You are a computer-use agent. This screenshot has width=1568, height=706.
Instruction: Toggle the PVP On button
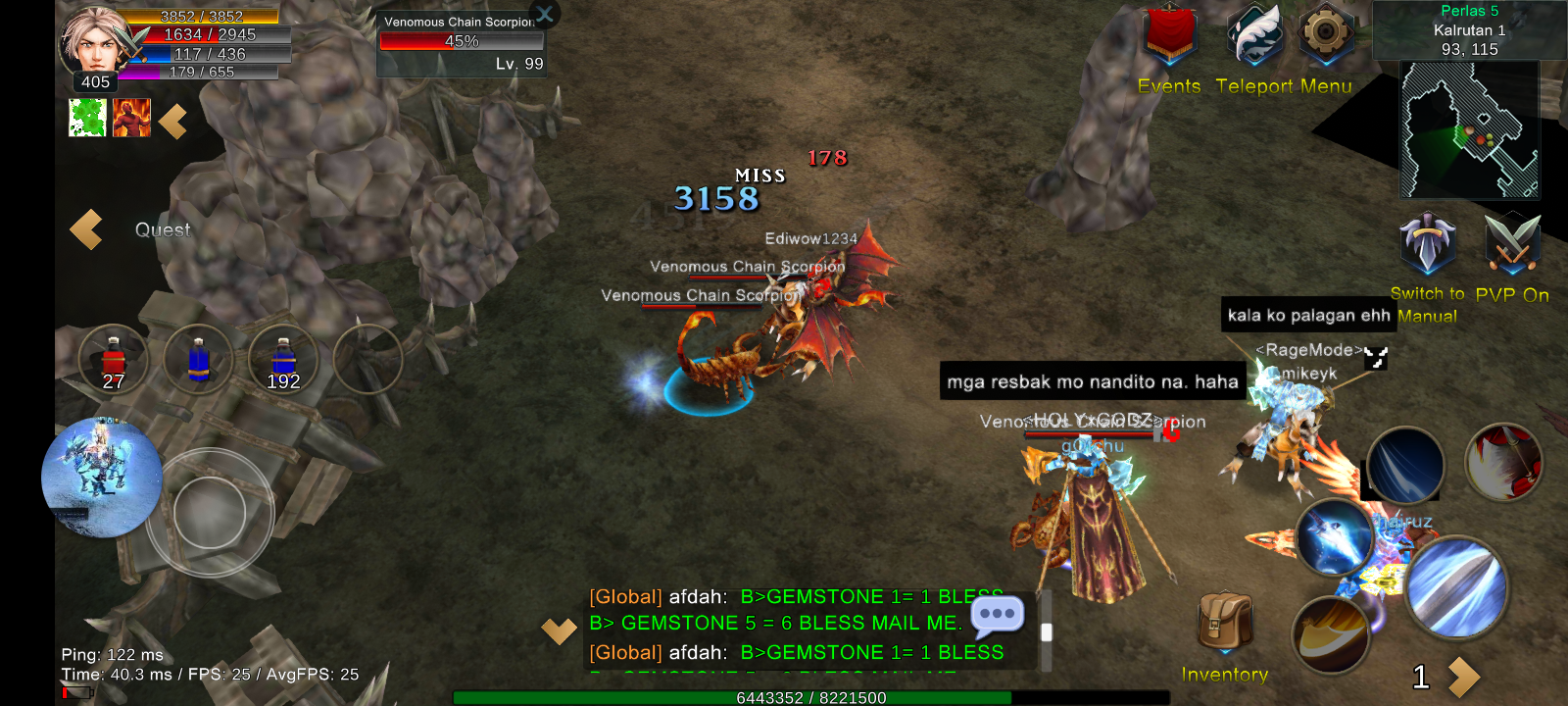point(1512,245)
